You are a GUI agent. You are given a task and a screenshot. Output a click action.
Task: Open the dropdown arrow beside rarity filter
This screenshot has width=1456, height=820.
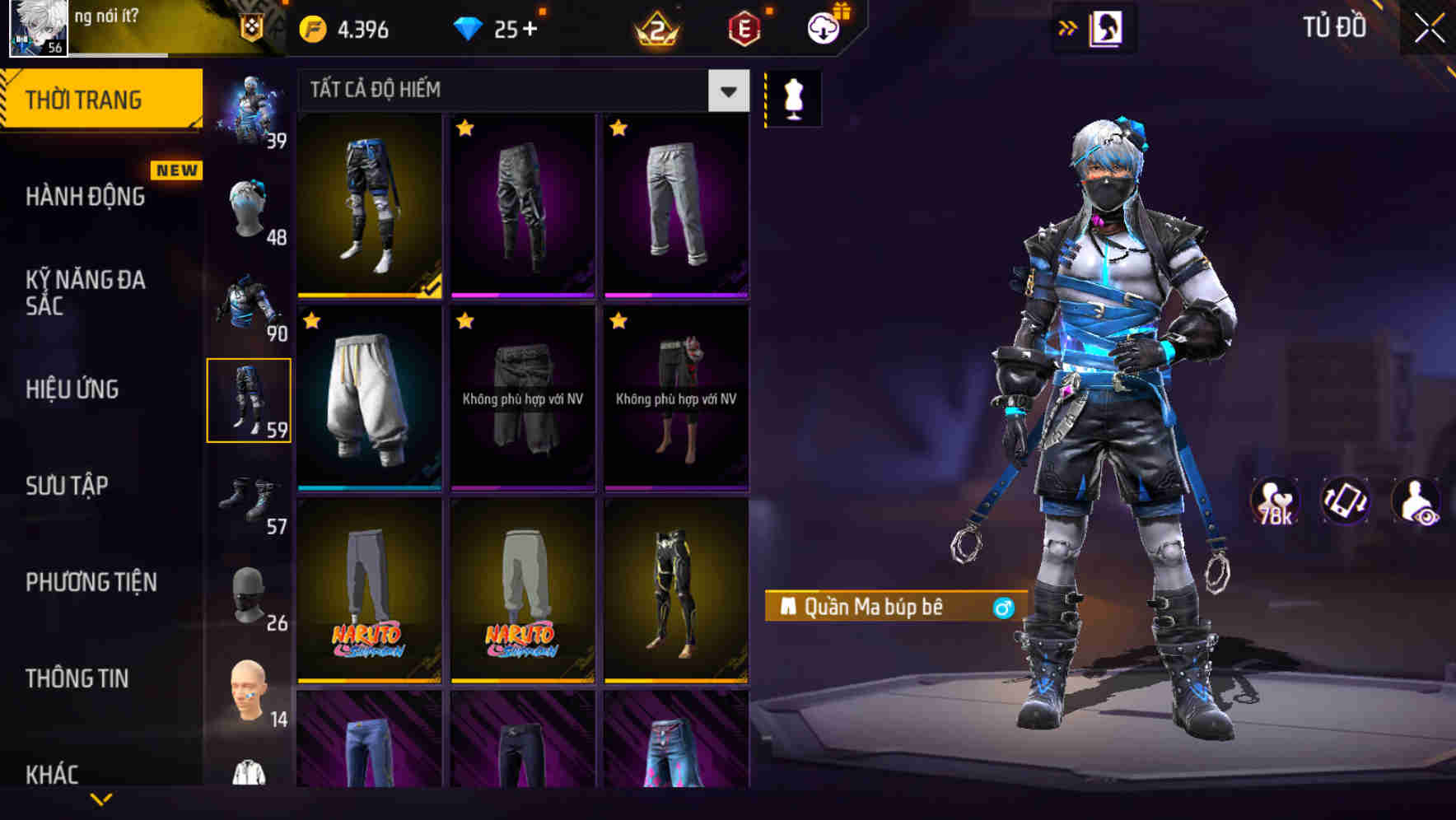[x=728, y=91]
